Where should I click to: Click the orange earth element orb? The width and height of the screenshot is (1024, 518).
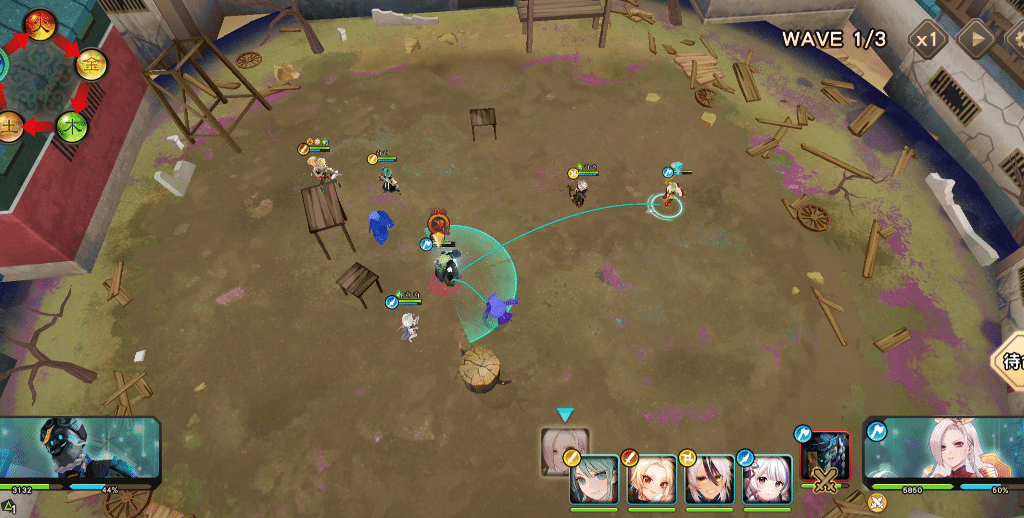(x=10, y=127)
